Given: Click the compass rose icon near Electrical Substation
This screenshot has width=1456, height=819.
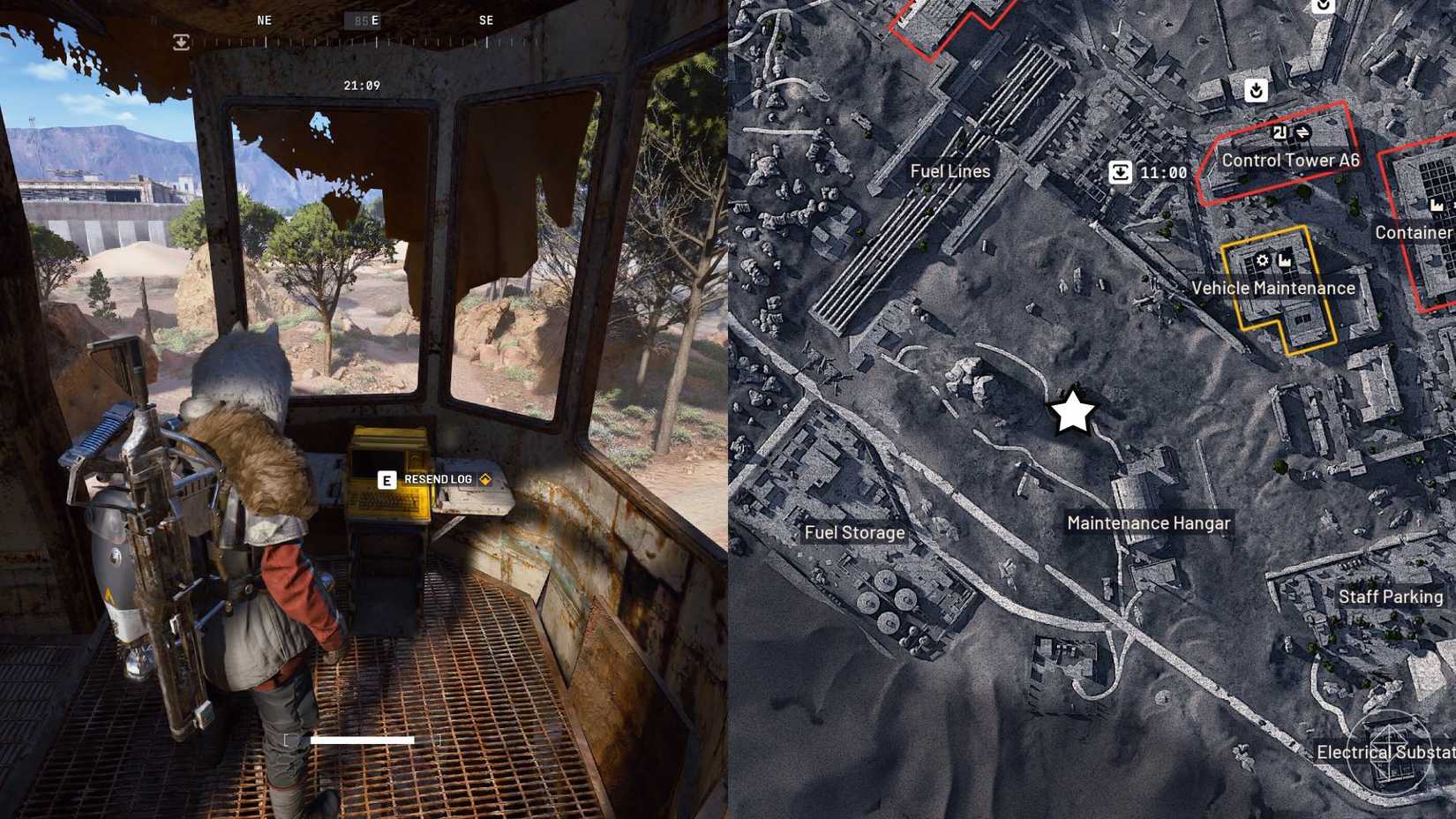Looking at the screenshot, I should [1391, 751].
